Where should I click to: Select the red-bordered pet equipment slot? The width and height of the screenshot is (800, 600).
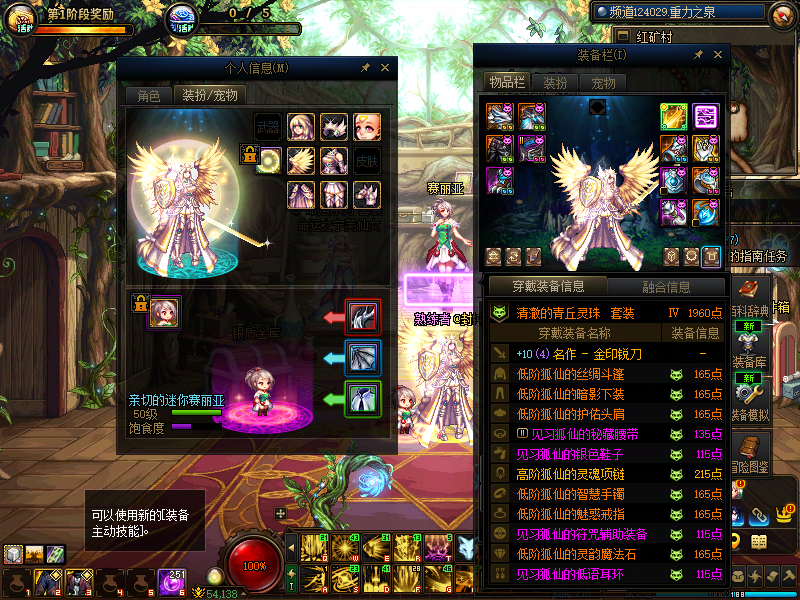(360, 317)
